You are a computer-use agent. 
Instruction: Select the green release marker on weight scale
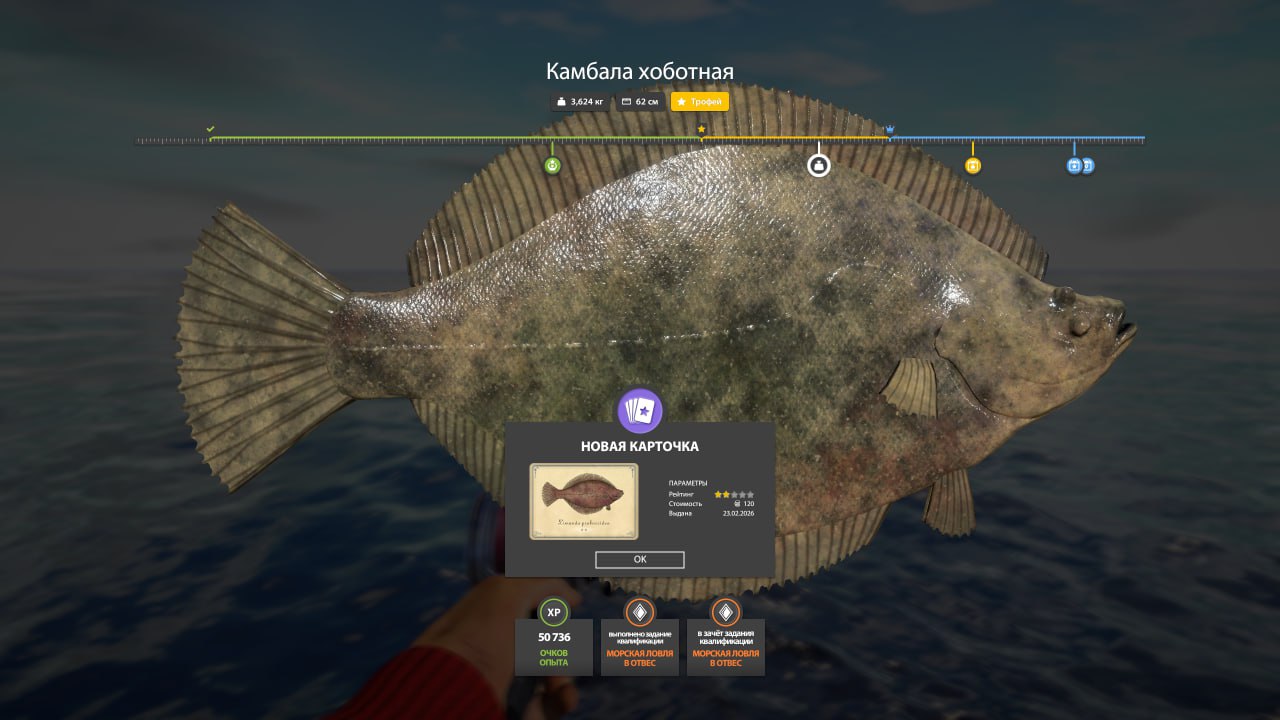pyautogui.click(x=552, y=165)
